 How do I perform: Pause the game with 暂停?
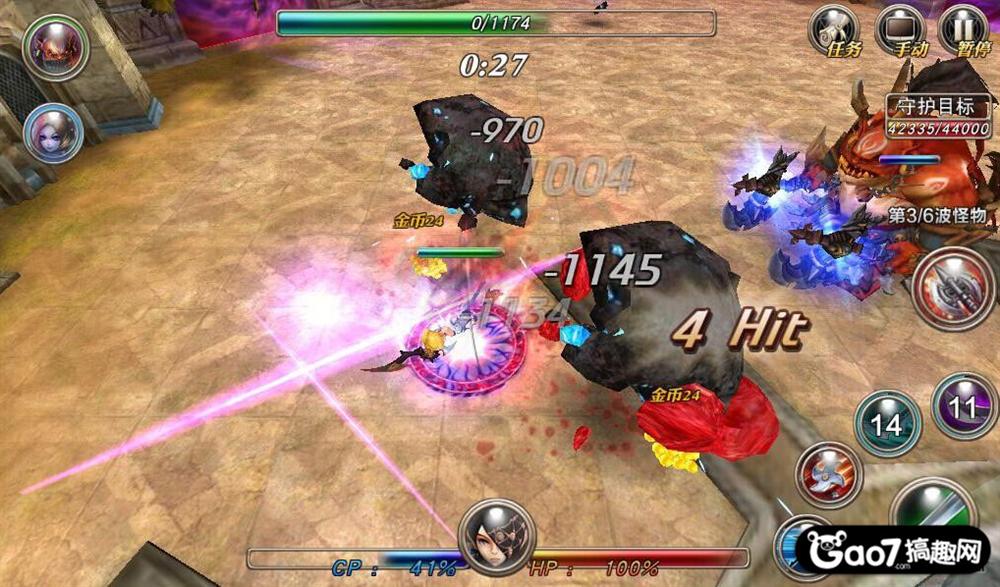point(964,30)
